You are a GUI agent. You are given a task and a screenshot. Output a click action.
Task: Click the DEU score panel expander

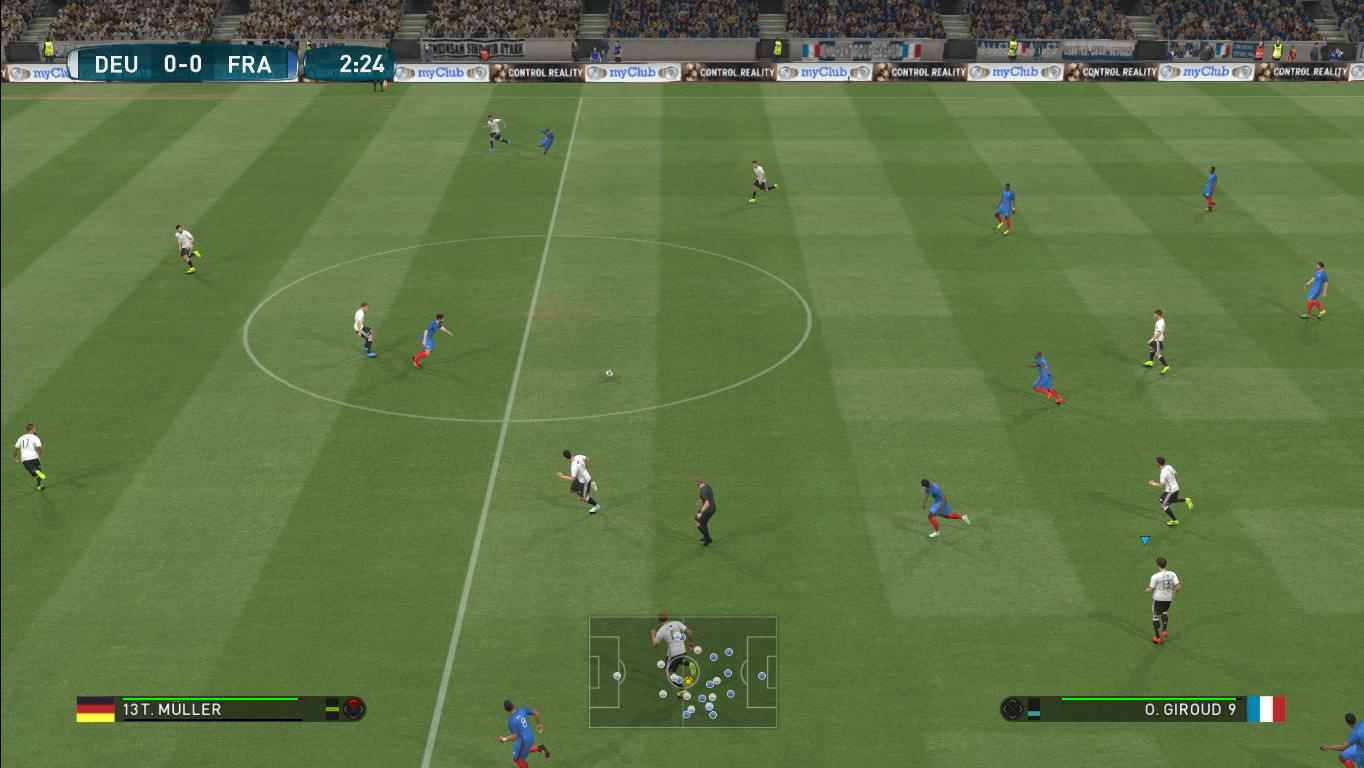tap(72, 65)
